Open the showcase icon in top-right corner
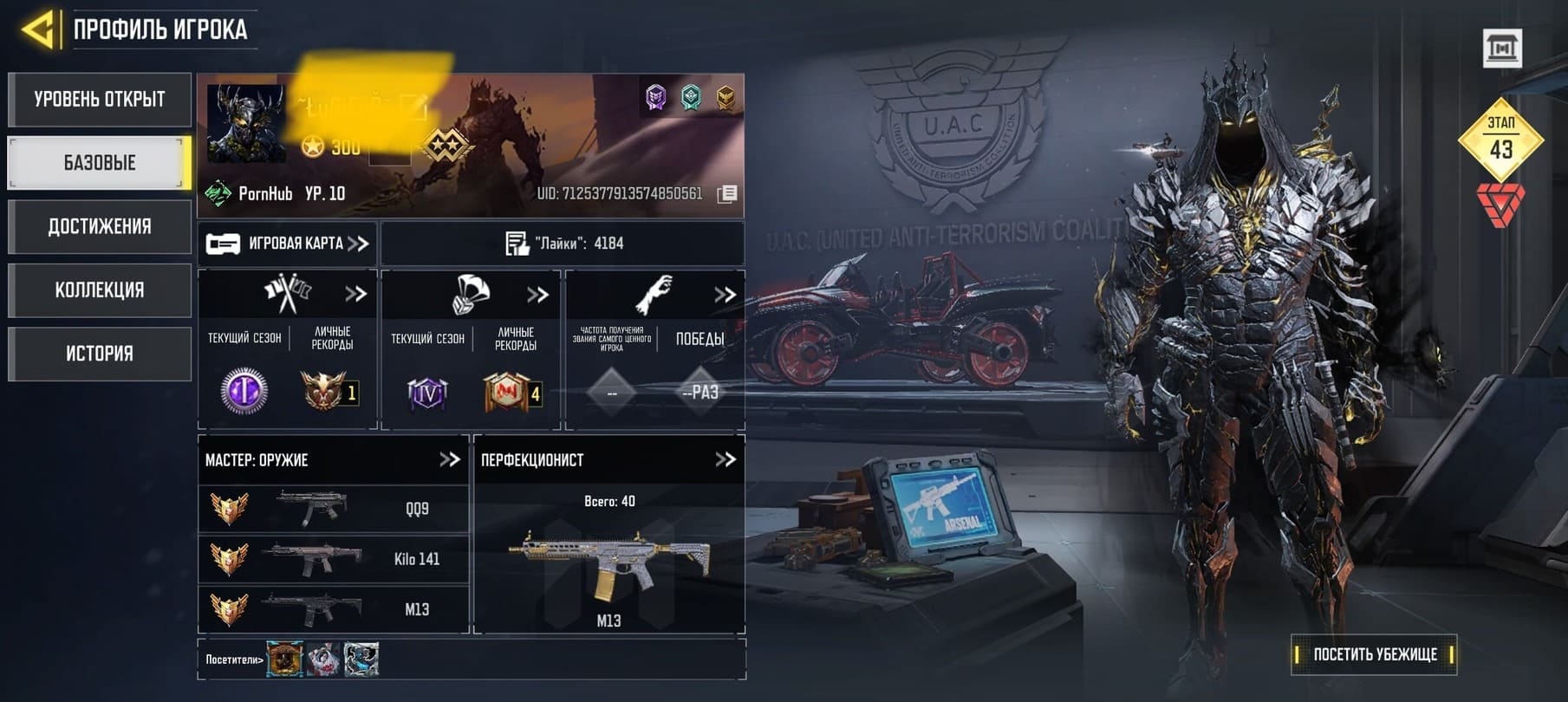The height and width of the screenshot is (702, 1568). click(1502, 48)
